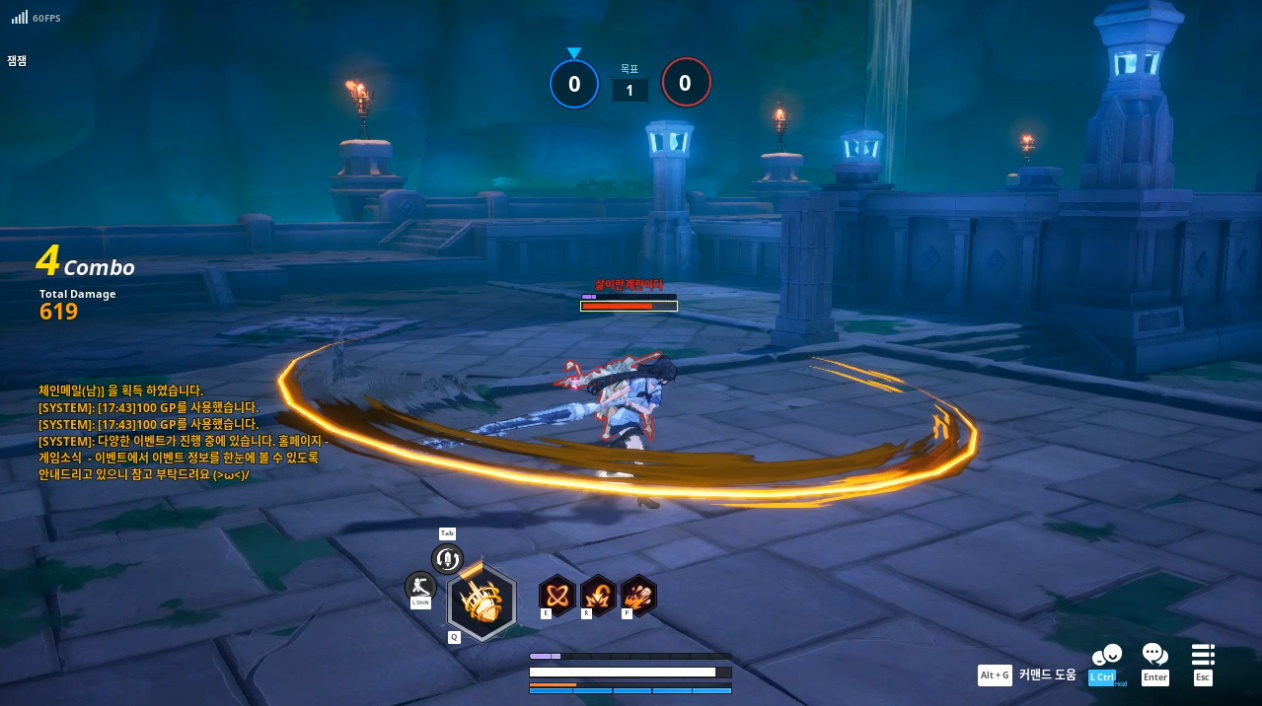Activate the large golden slash skill
Screen dimensions: 1262x706
(481, 602)
